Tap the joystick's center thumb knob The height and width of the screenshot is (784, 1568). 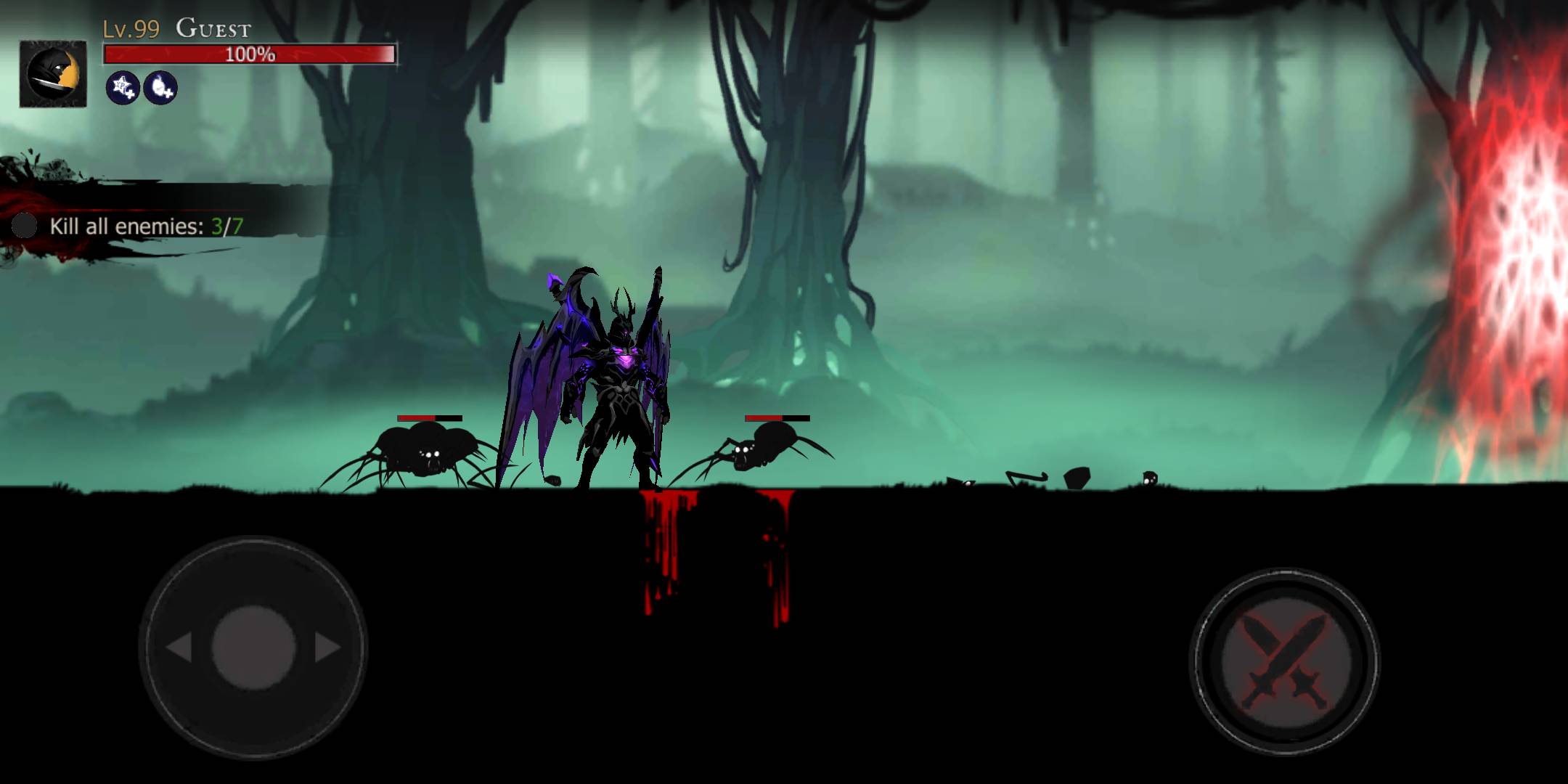[253, 646]
